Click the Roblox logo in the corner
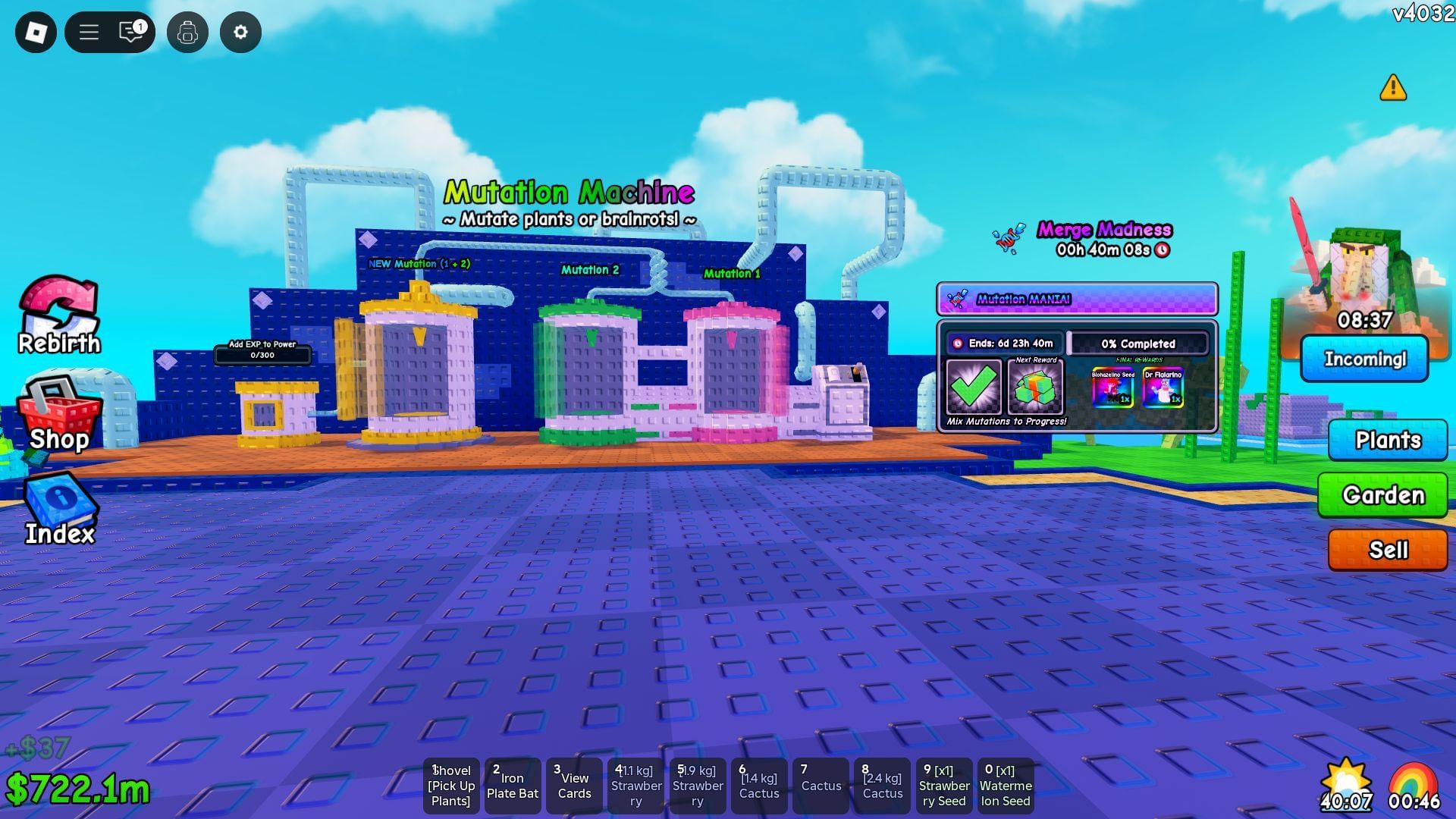The width and height of the screenshot is (1456, 819). pyautogui.click(x=34, y=33)
